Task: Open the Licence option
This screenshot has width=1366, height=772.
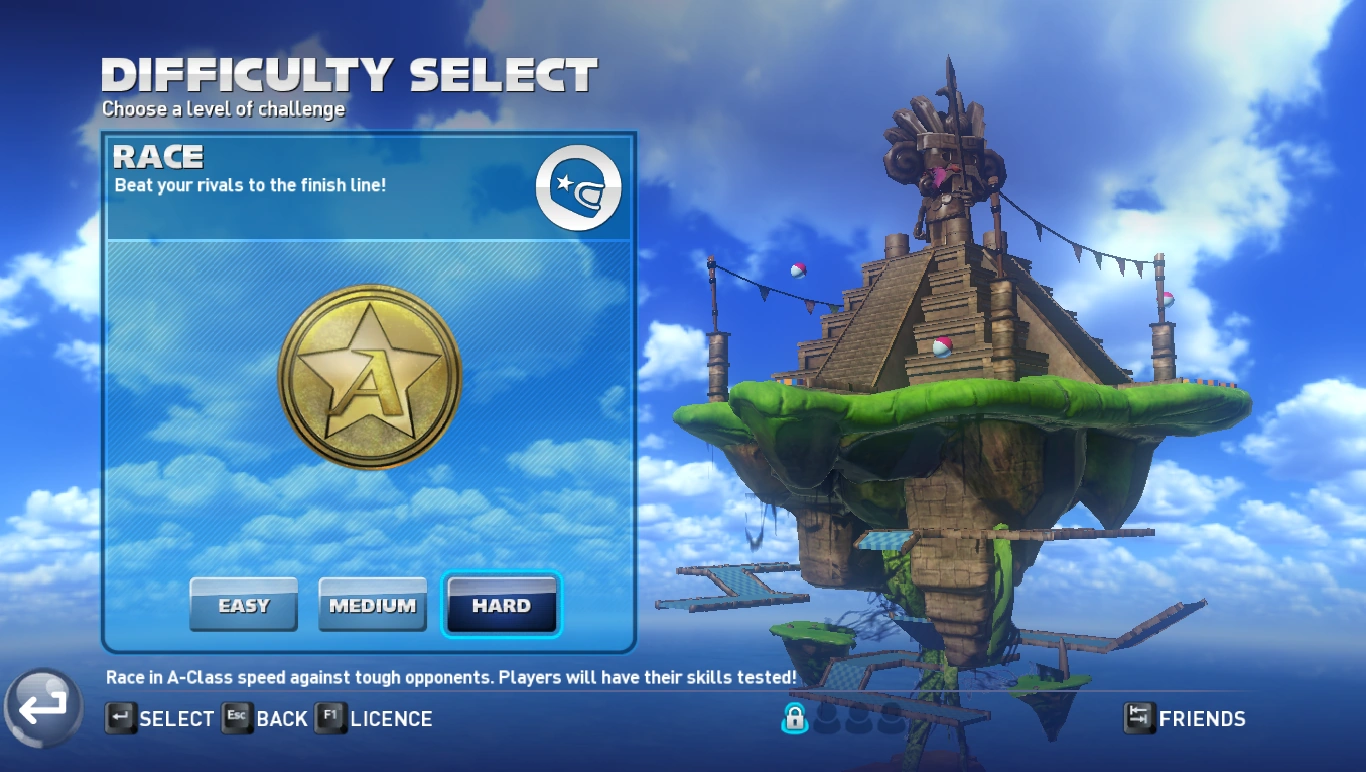Action: 374,718
